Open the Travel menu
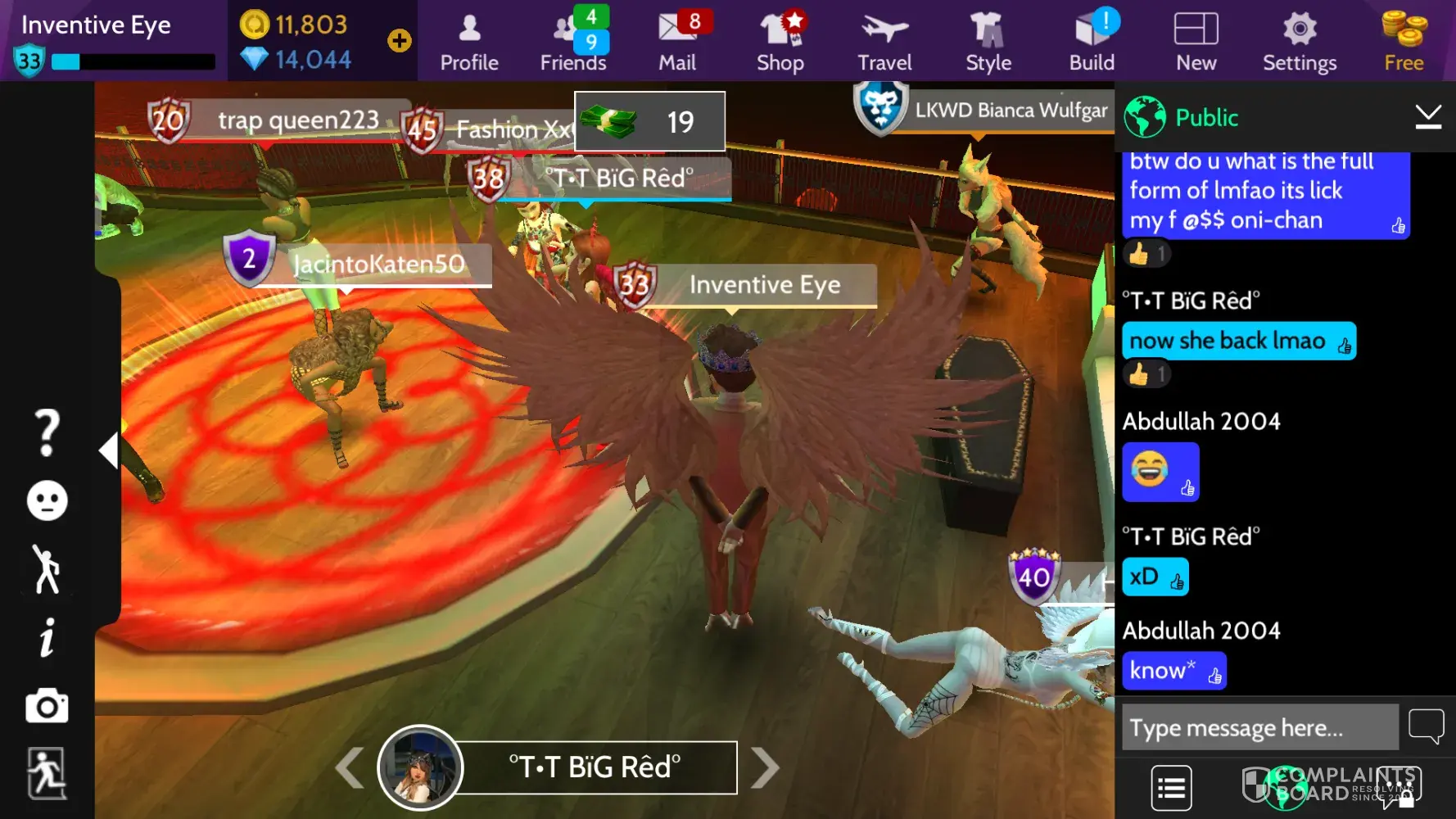Image resolution: width=1456 pixels, height=819 pixels. [884, 42]
